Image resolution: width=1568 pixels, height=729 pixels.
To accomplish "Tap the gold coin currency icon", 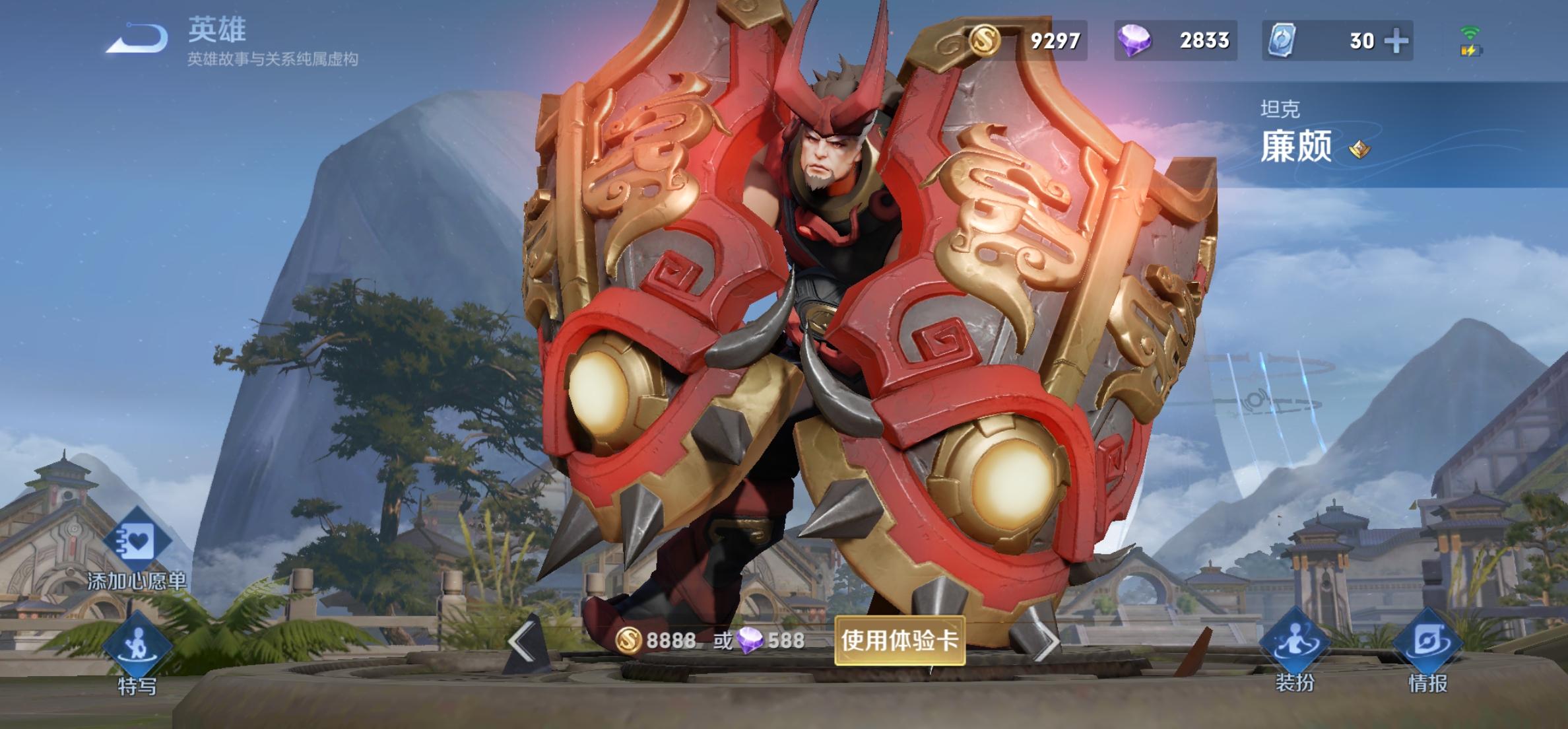I will (985, 41).
